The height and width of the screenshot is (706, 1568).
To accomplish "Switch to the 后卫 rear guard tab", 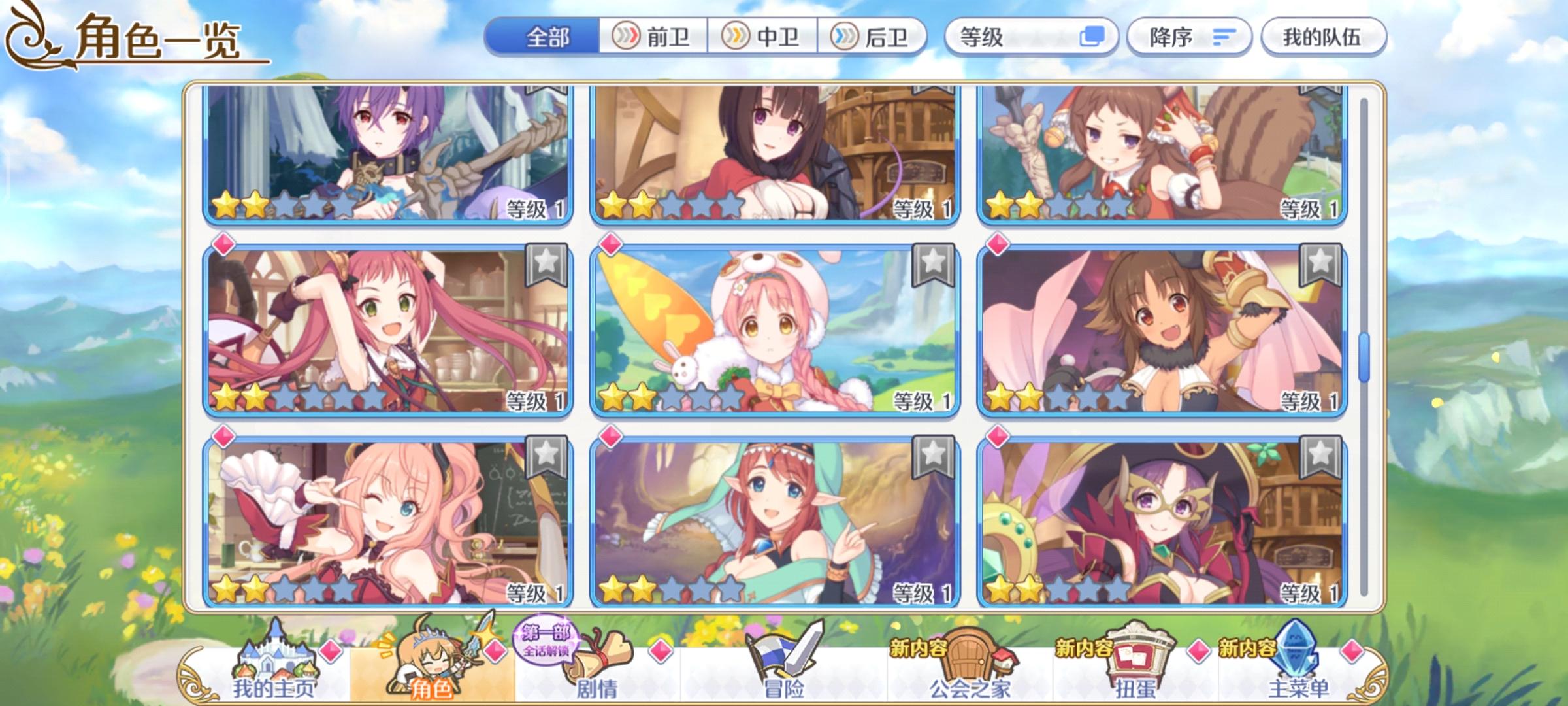I will point(869,37).
